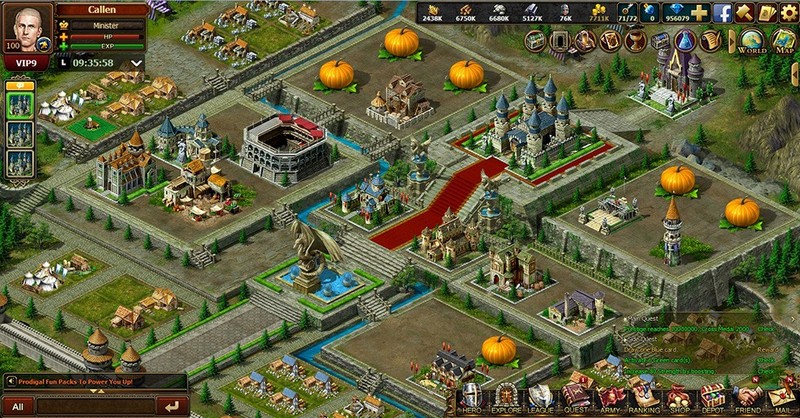The width and height of the screenshot is (800, 418).
Task: Open the Quest book
Action: (x=576, y=397)
